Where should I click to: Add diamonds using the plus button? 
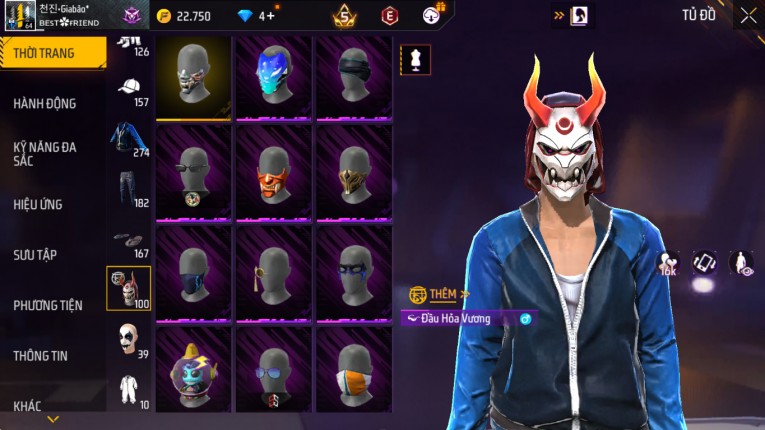coord(270,15)
